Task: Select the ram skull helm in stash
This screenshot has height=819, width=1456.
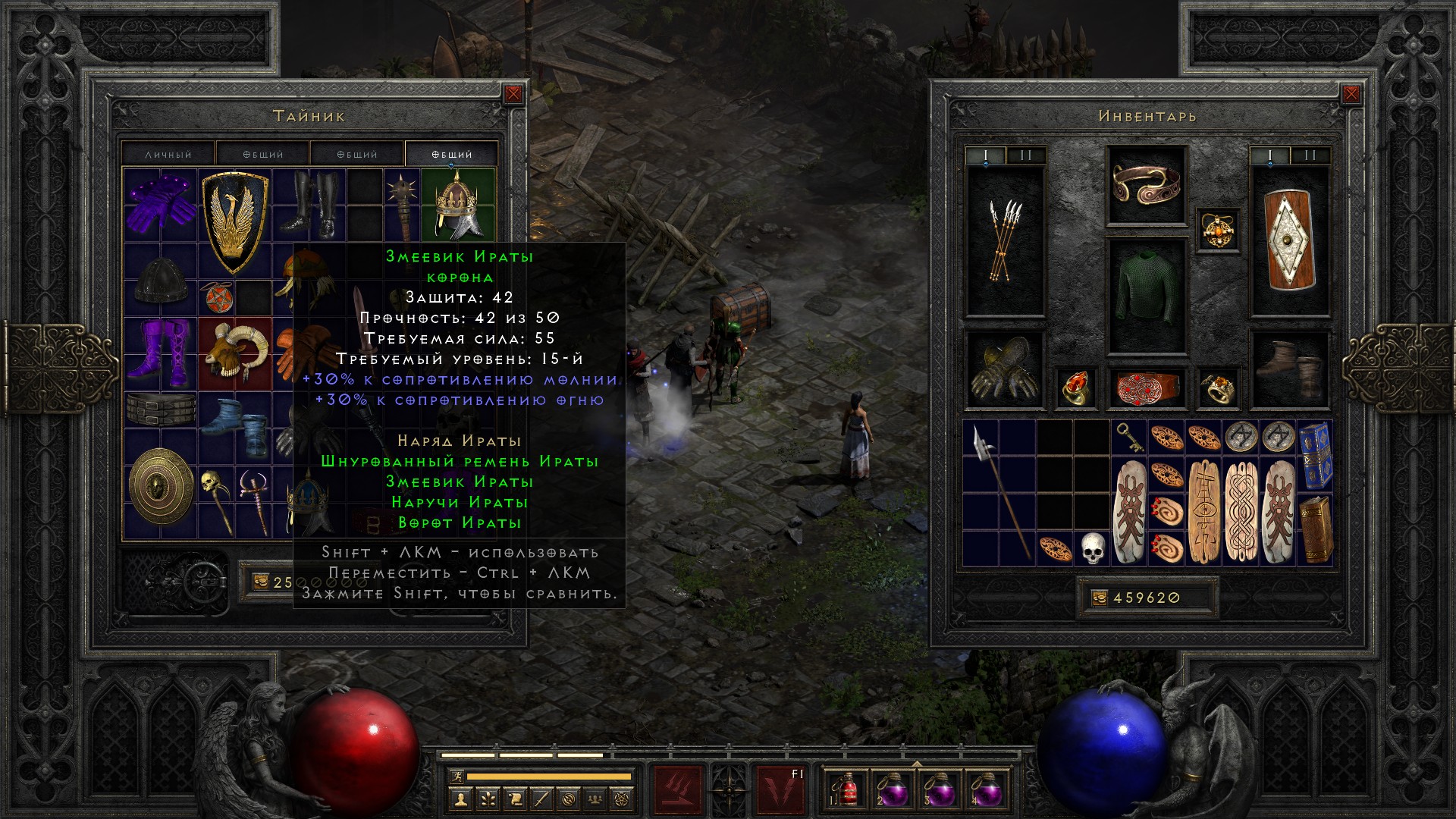Action: click(x=234, y=352)
